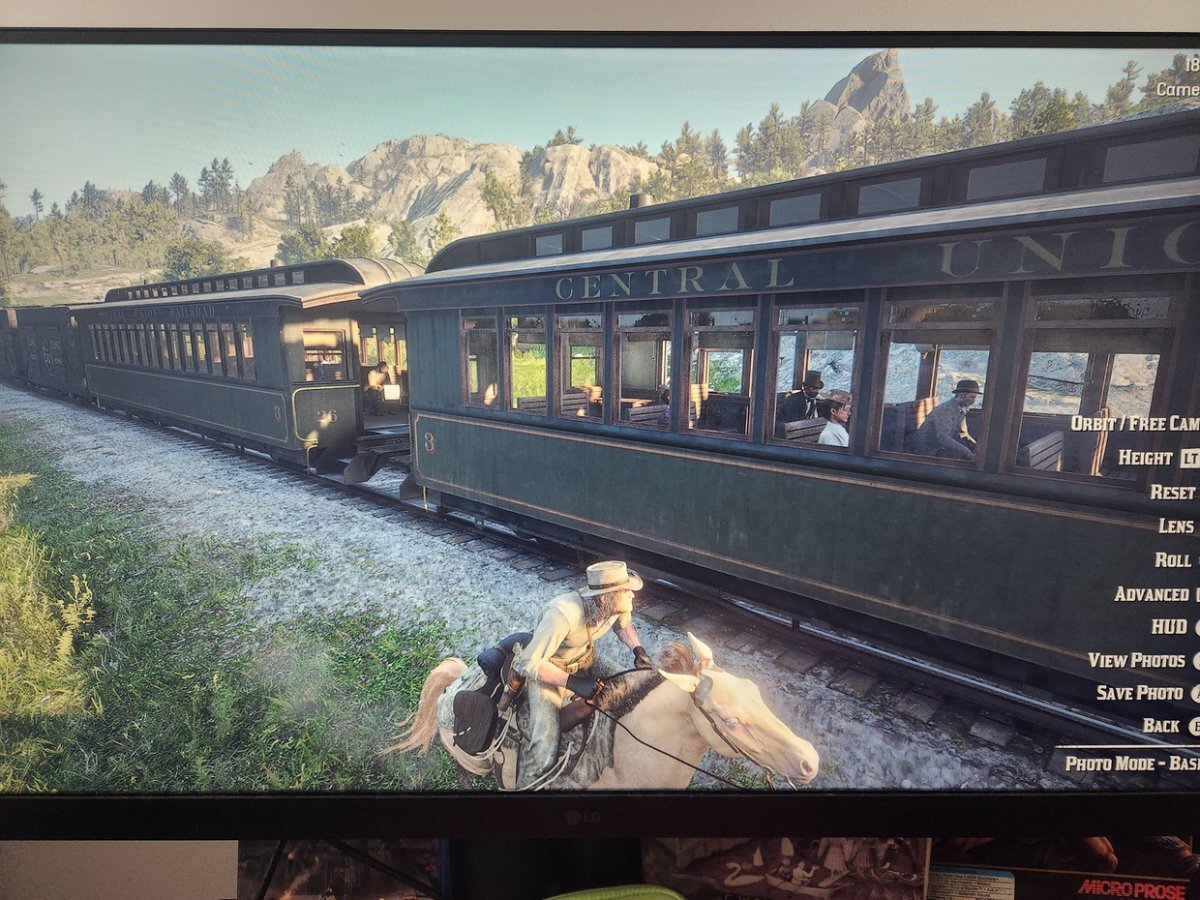Screen dimensions: 1200x900
Task: Open the Lens option
Action: (1176, 525)
